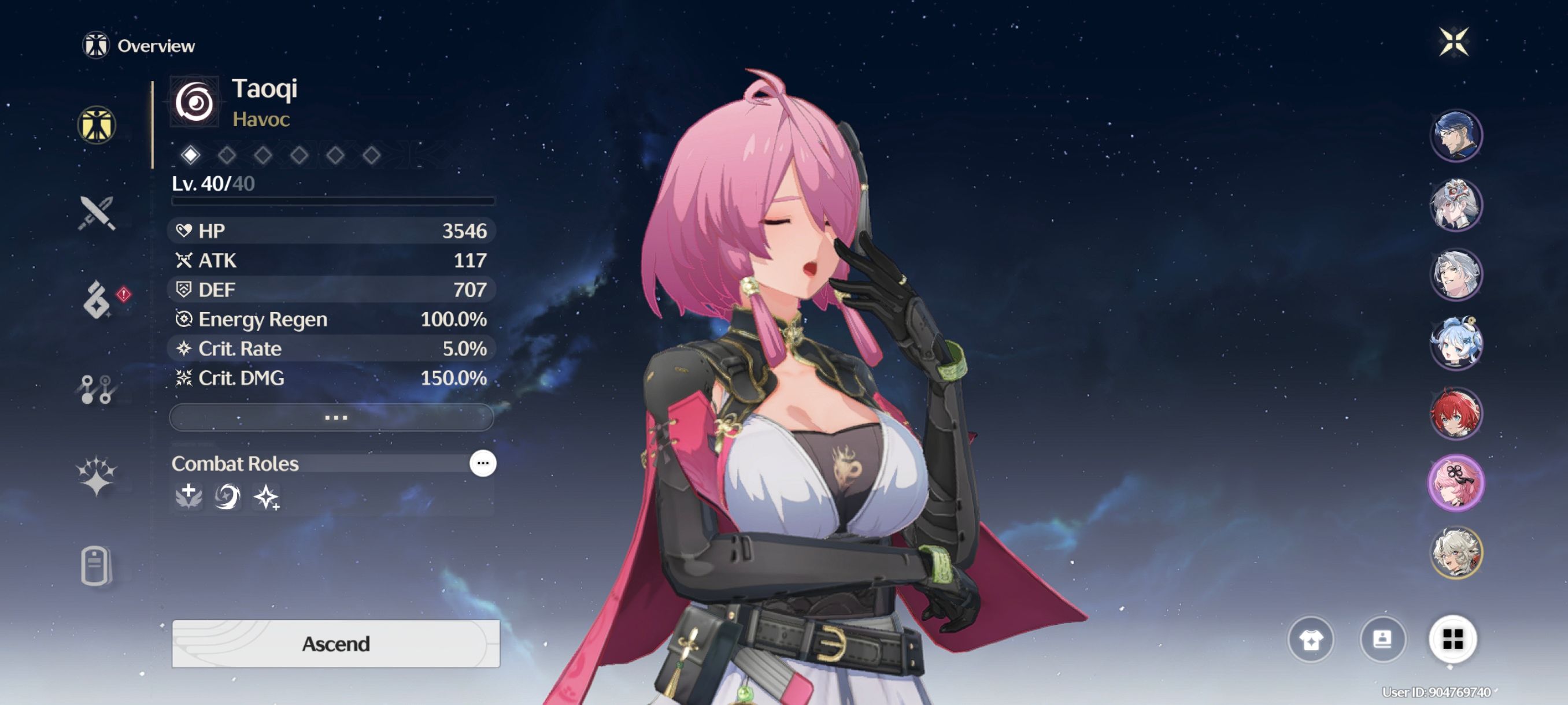Select the light-blue-haired girl portrait

pos(1455,344)
